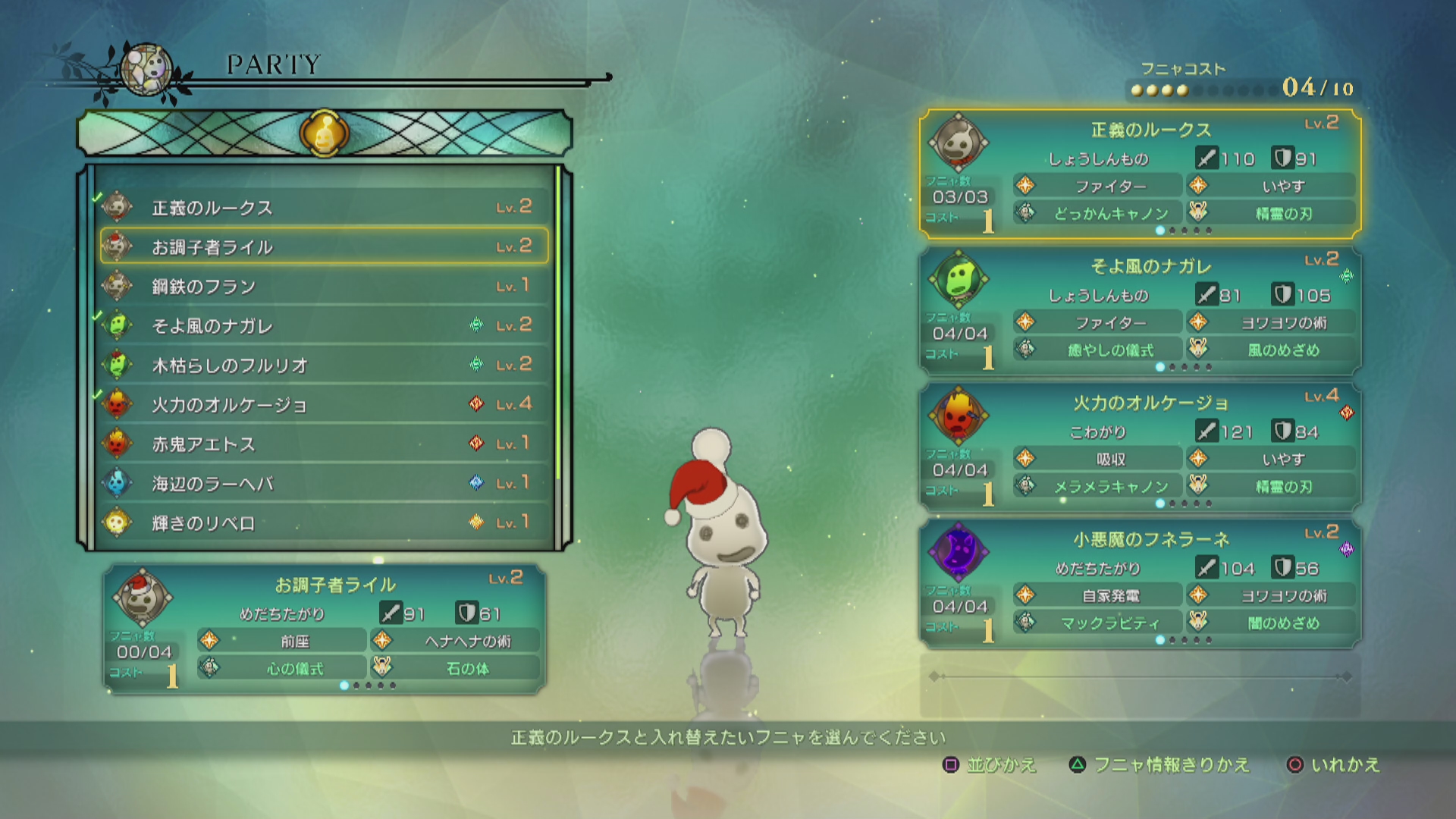Choose お調子者ライル list row

click(x=324, y=246)
